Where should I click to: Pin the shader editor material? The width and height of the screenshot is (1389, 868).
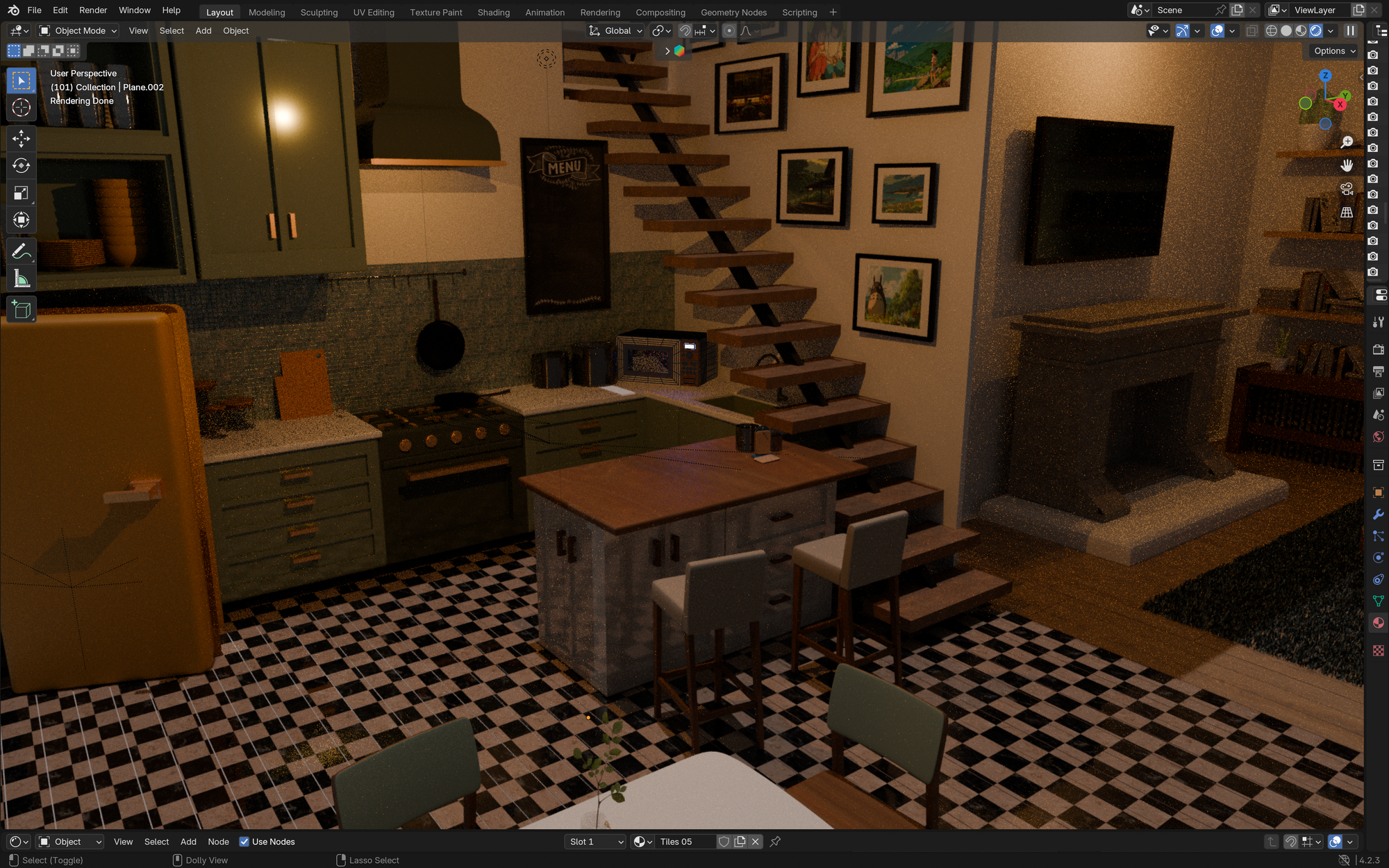point(775,842)
